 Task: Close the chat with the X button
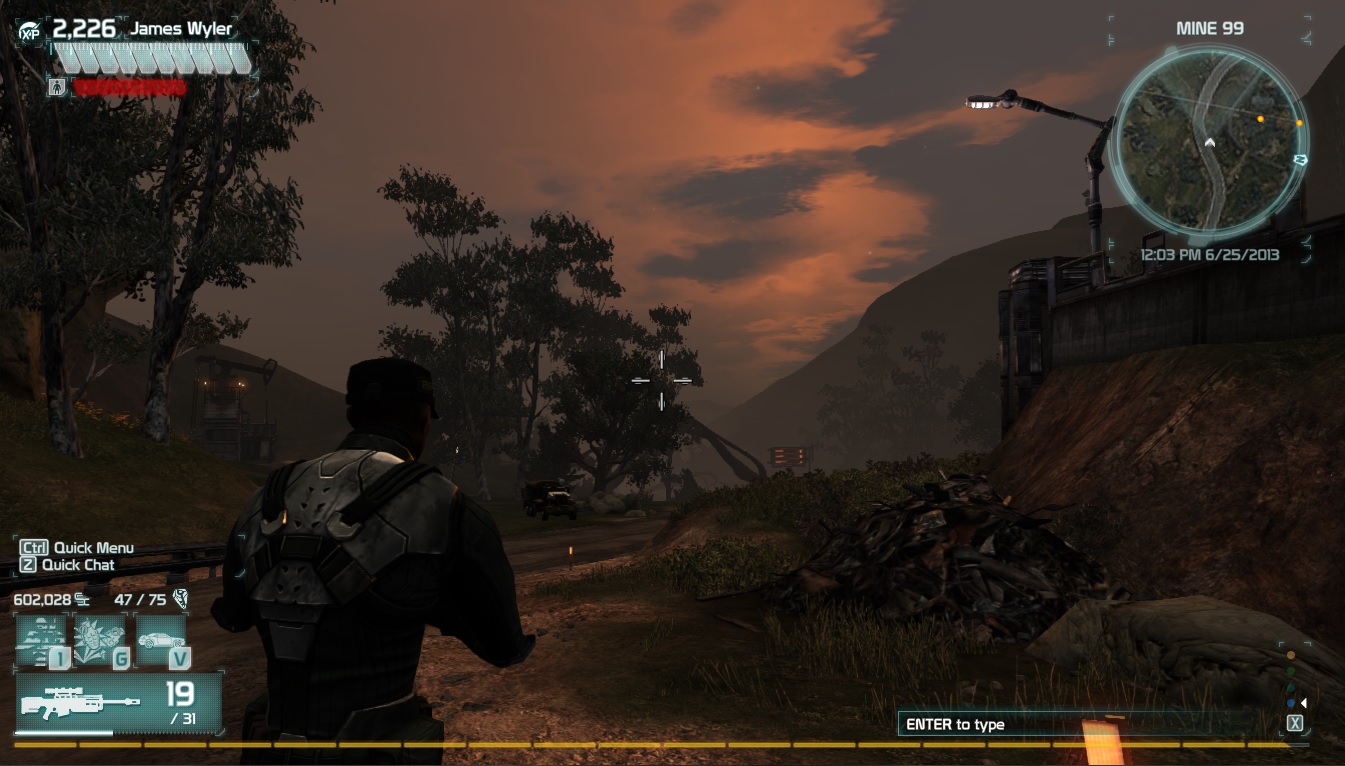1295,723
